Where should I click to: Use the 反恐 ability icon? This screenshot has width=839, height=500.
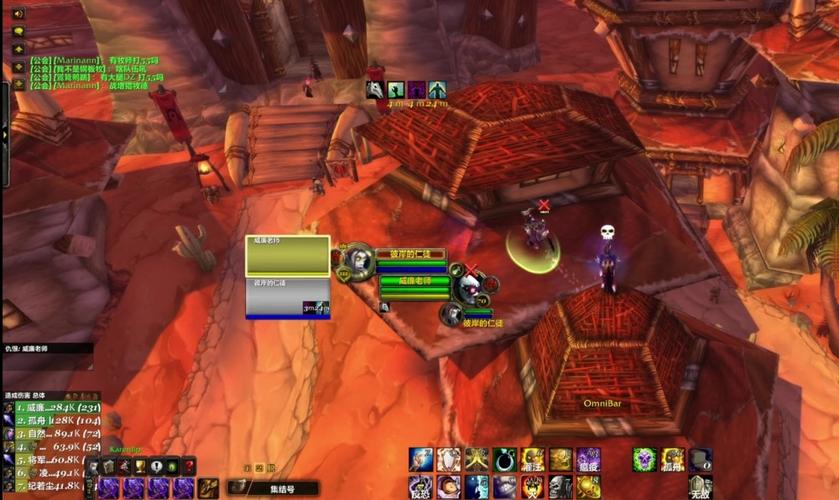pyautogui.click(x=420, y=487)
